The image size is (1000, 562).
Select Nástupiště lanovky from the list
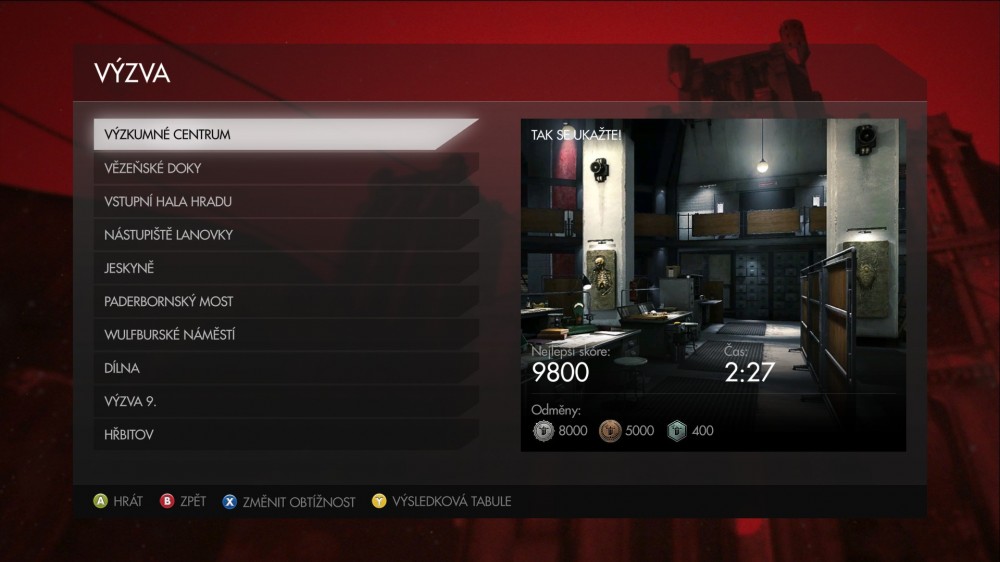(285, 235)
